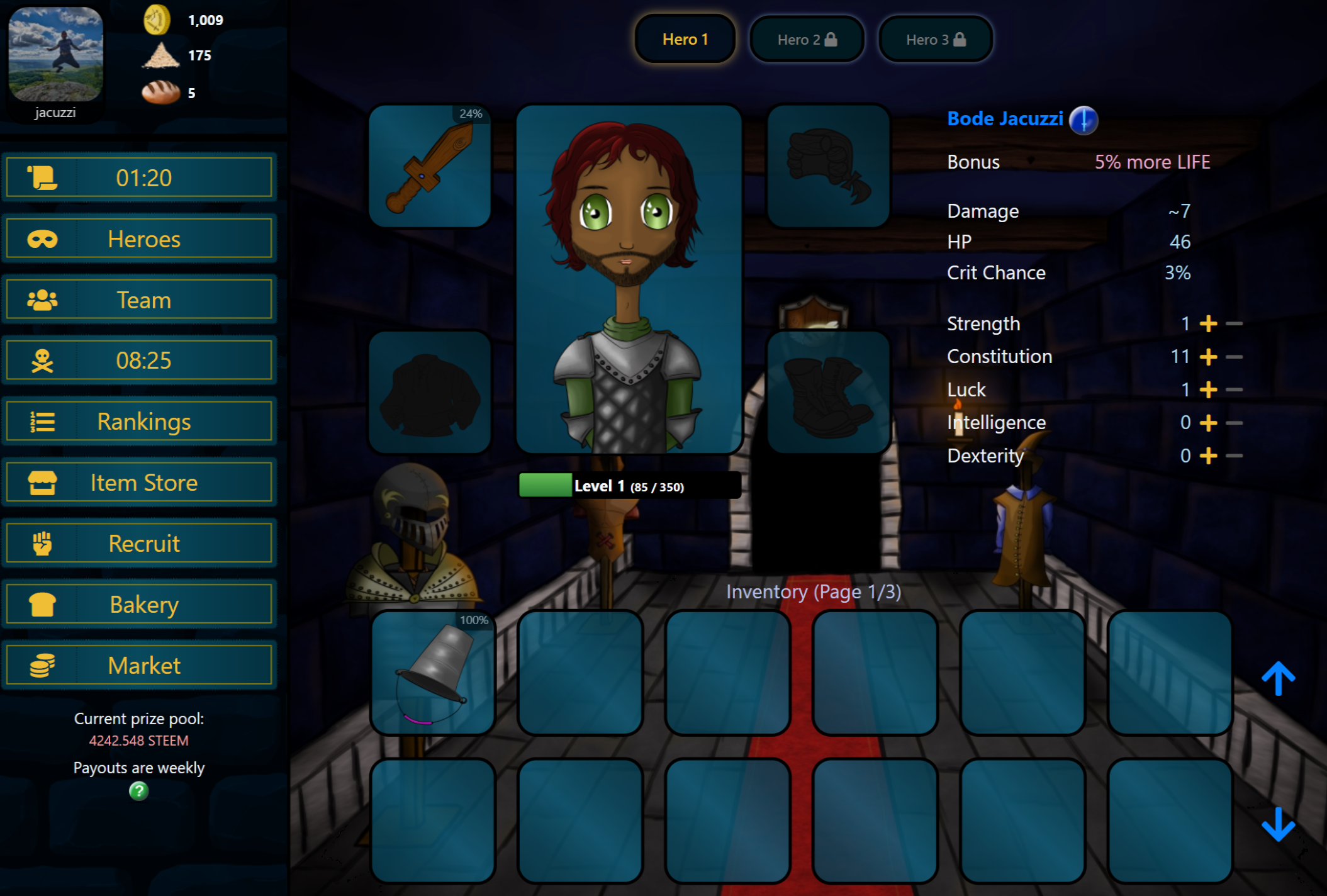Enter the Bakery
Viewport: 1327px width, 896px height.
139,604
